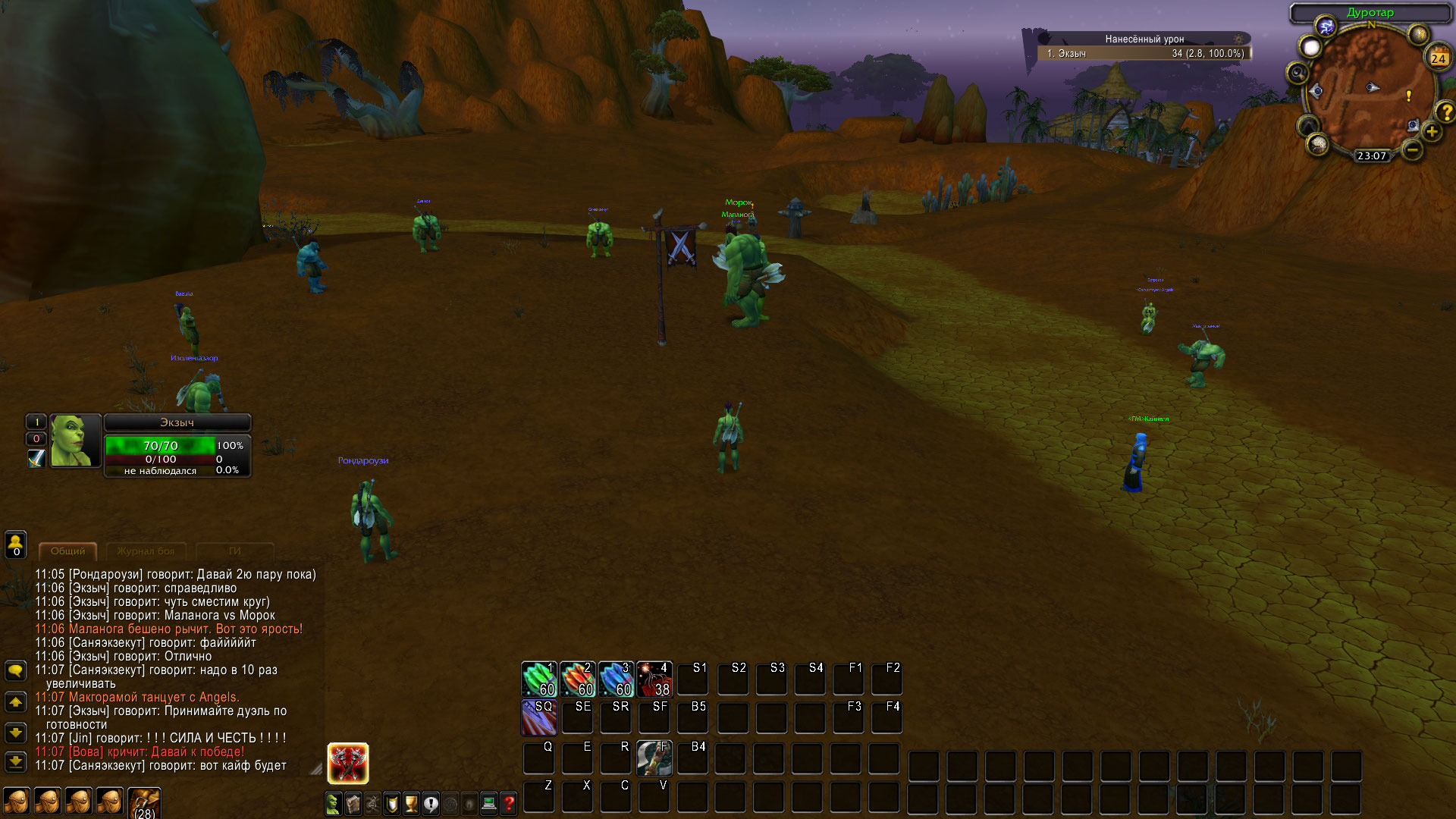Open the character info micro button
This screenshot has width=1456, height=819.
pos(333,803)
